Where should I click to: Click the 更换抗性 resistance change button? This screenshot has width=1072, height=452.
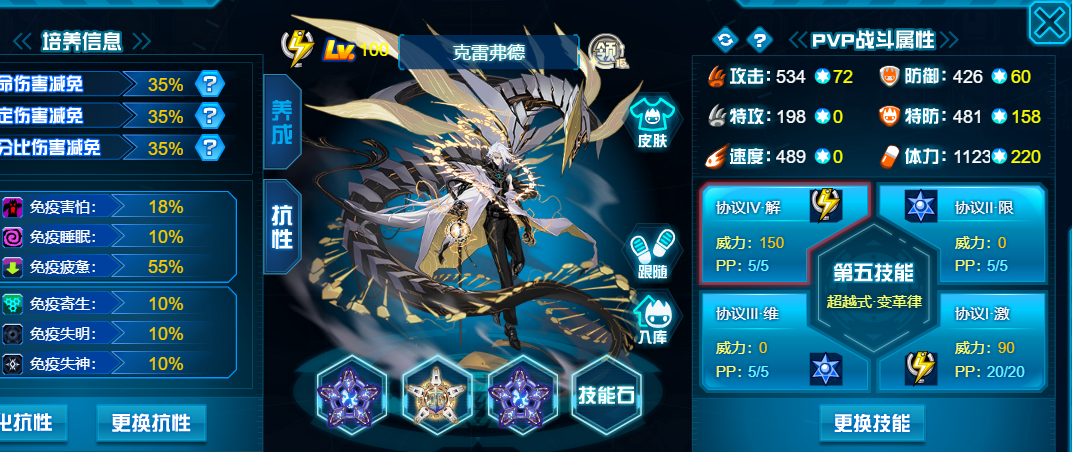151,423
